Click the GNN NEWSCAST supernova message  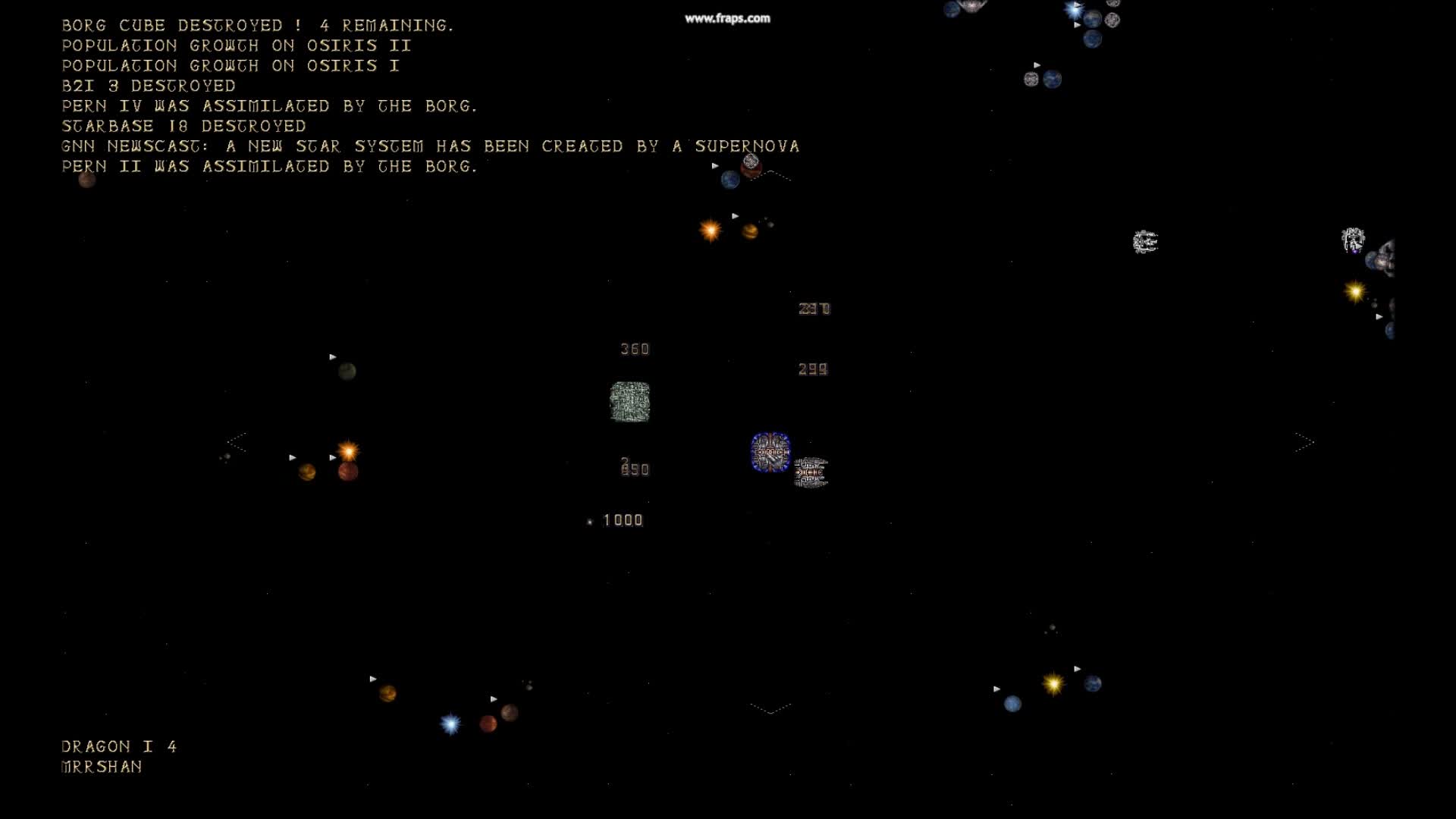[x=430, y=146]
